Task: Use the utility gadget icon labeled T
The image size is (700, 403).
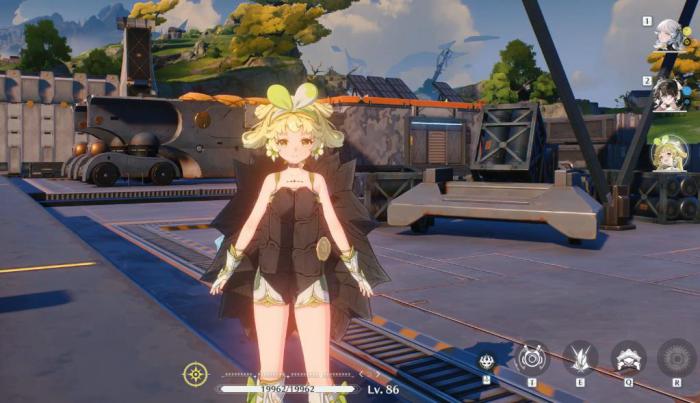Action: (532, 356)
